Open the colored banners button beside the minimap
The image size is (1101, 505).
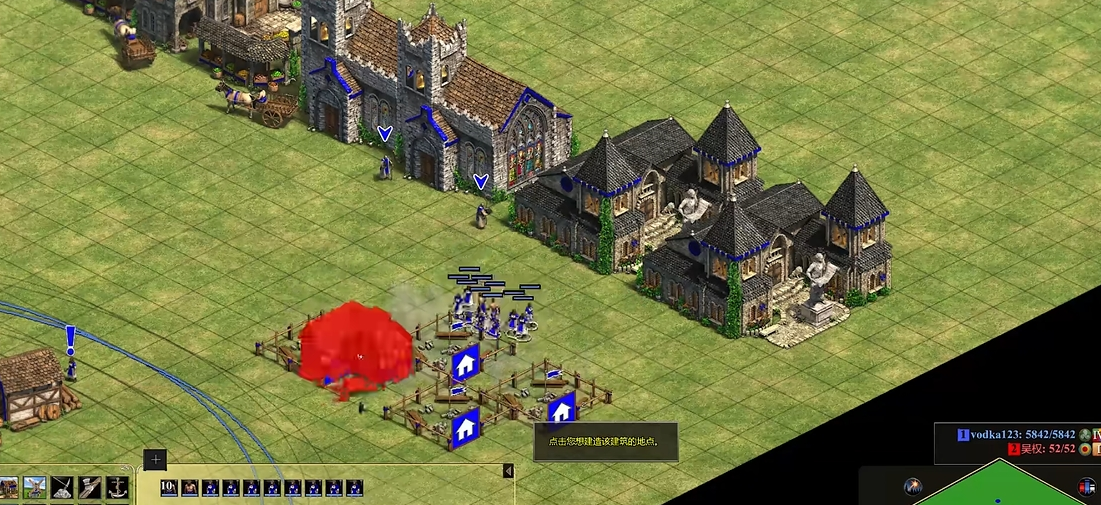click(x=1087, y=487)
